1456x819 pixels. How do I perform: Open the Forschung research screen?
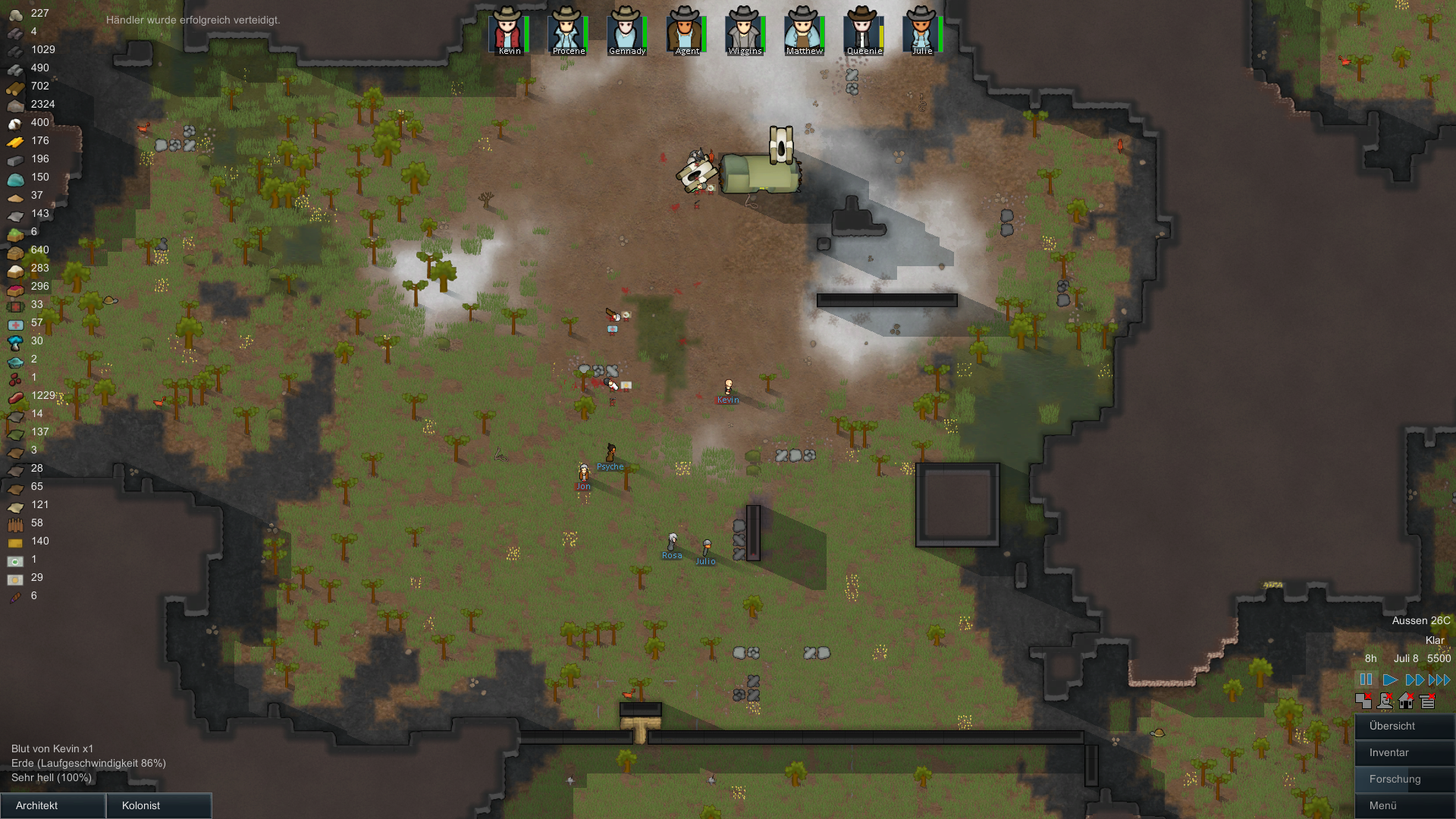1404,779
